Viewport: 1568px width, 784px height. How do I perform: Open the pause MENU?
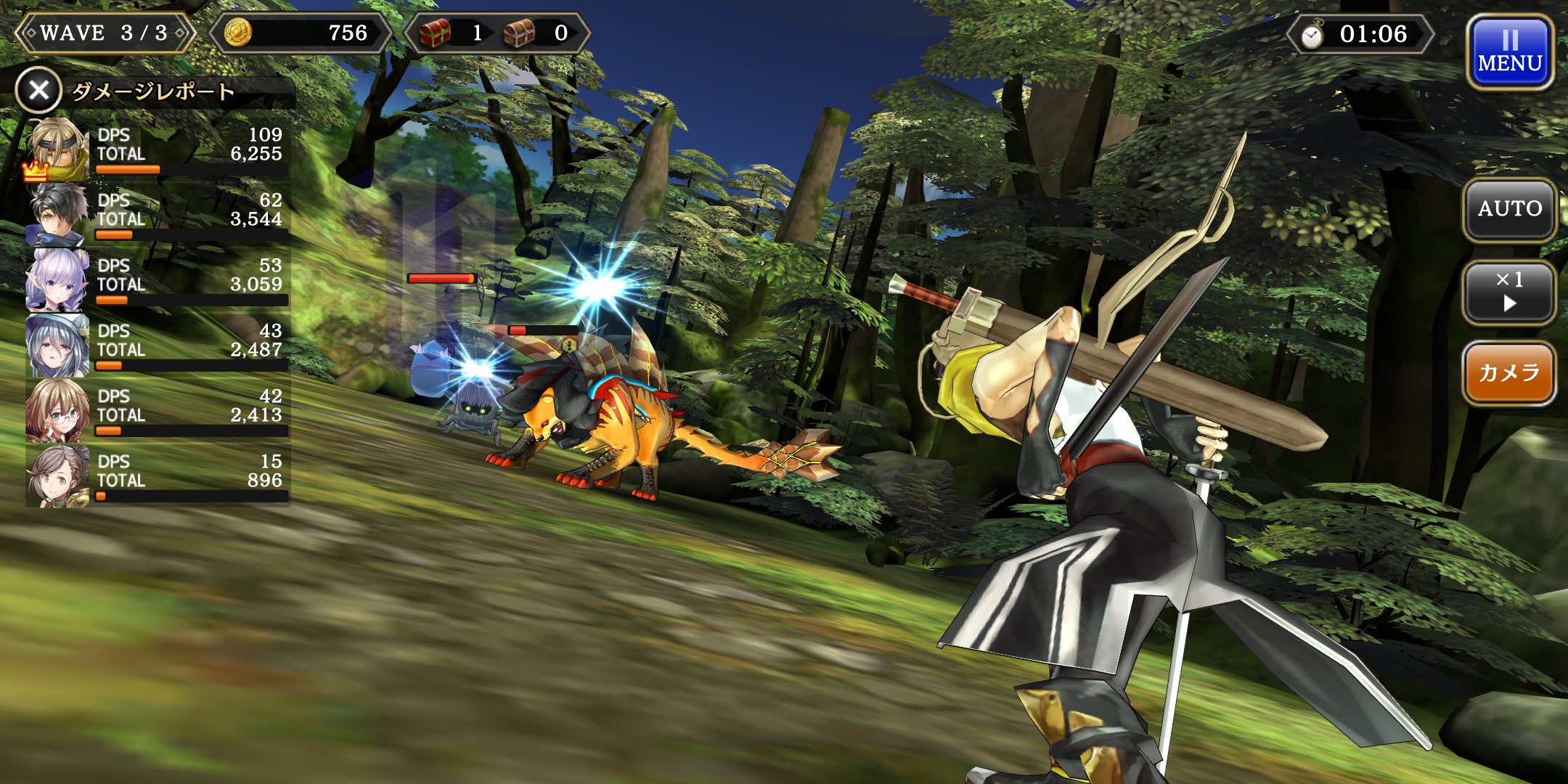click(1509, 53)
